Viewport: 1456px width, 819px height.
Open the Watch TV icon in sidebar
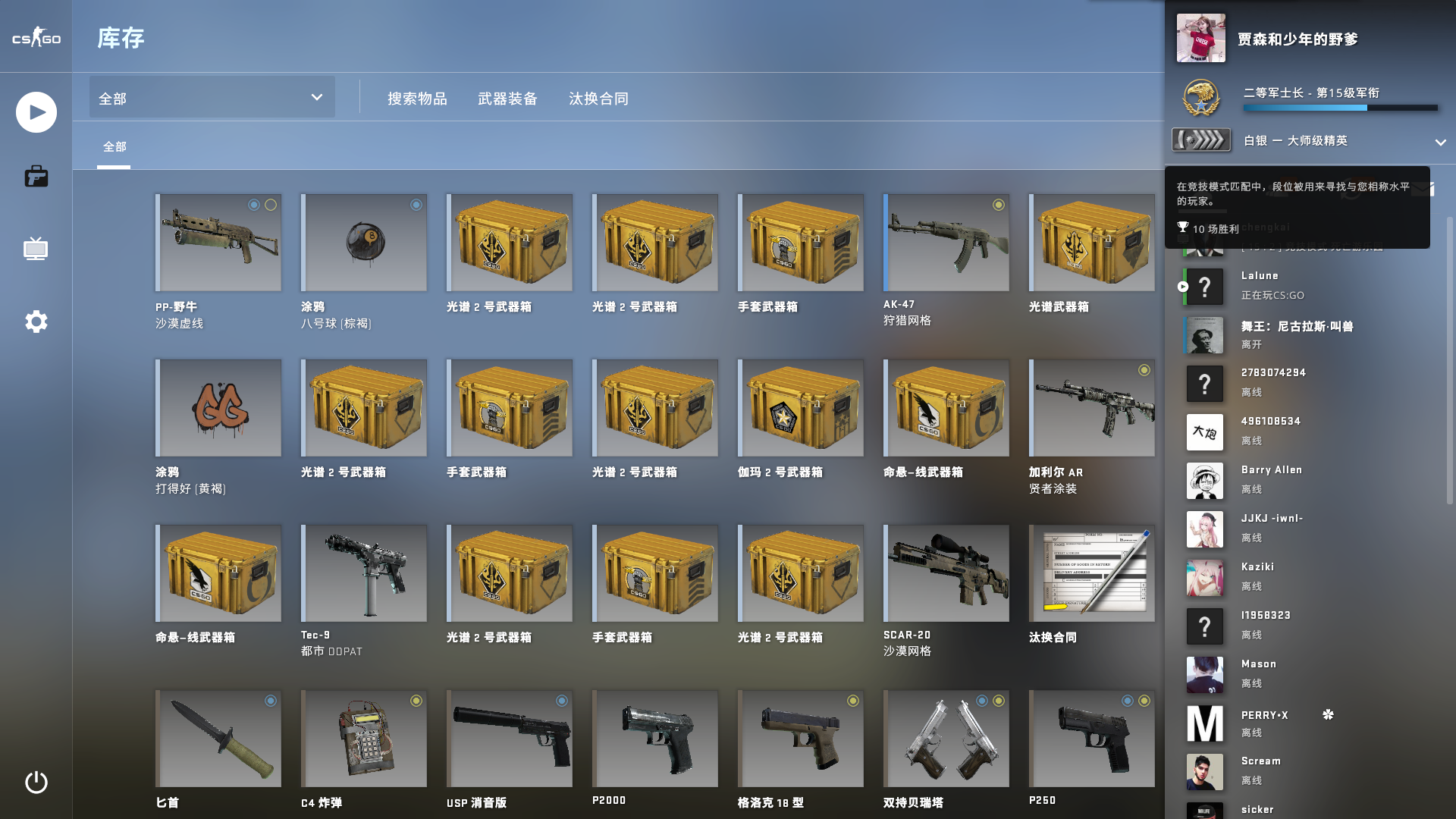[36, 249]
